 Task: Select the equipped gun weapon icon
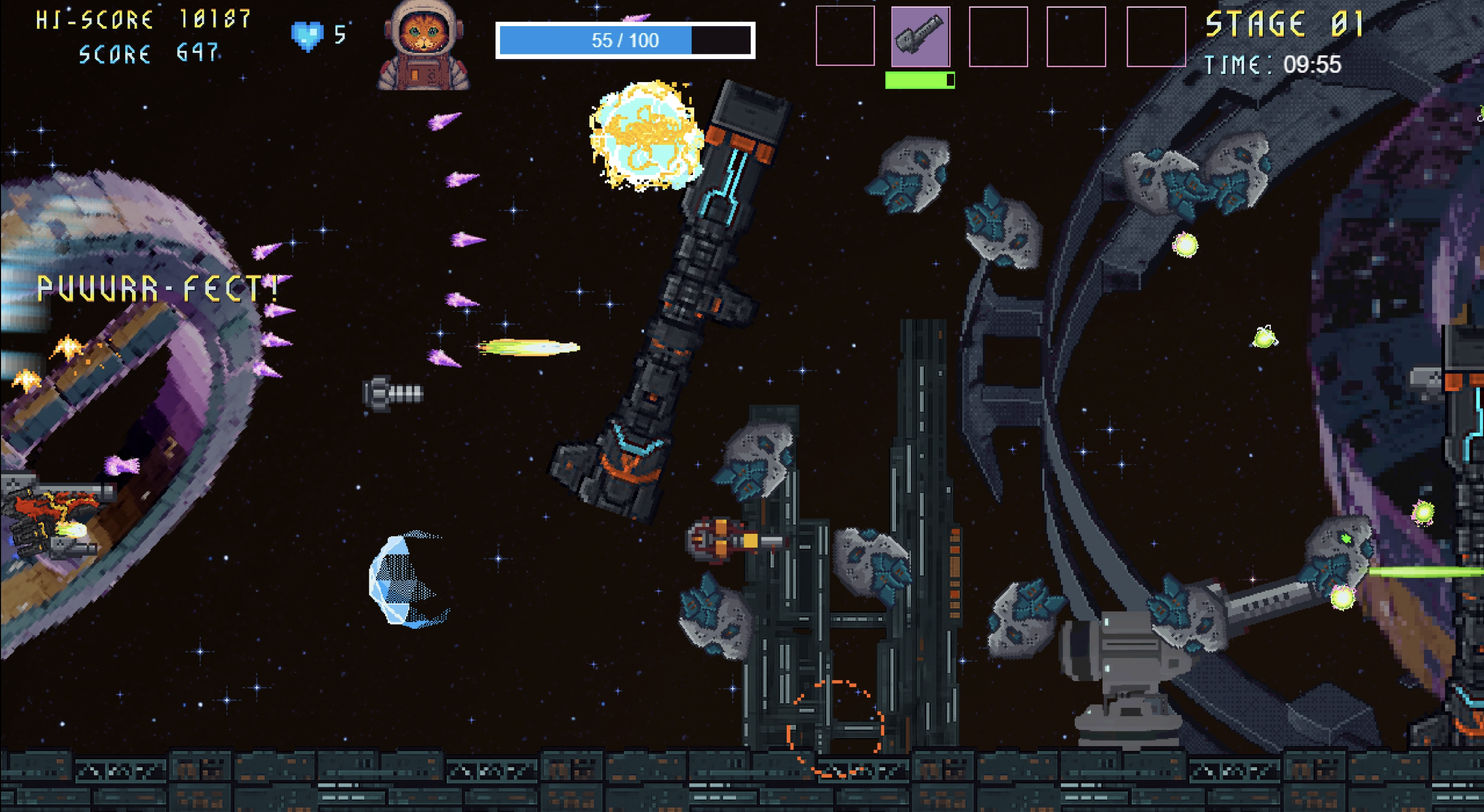pos(920,37)
